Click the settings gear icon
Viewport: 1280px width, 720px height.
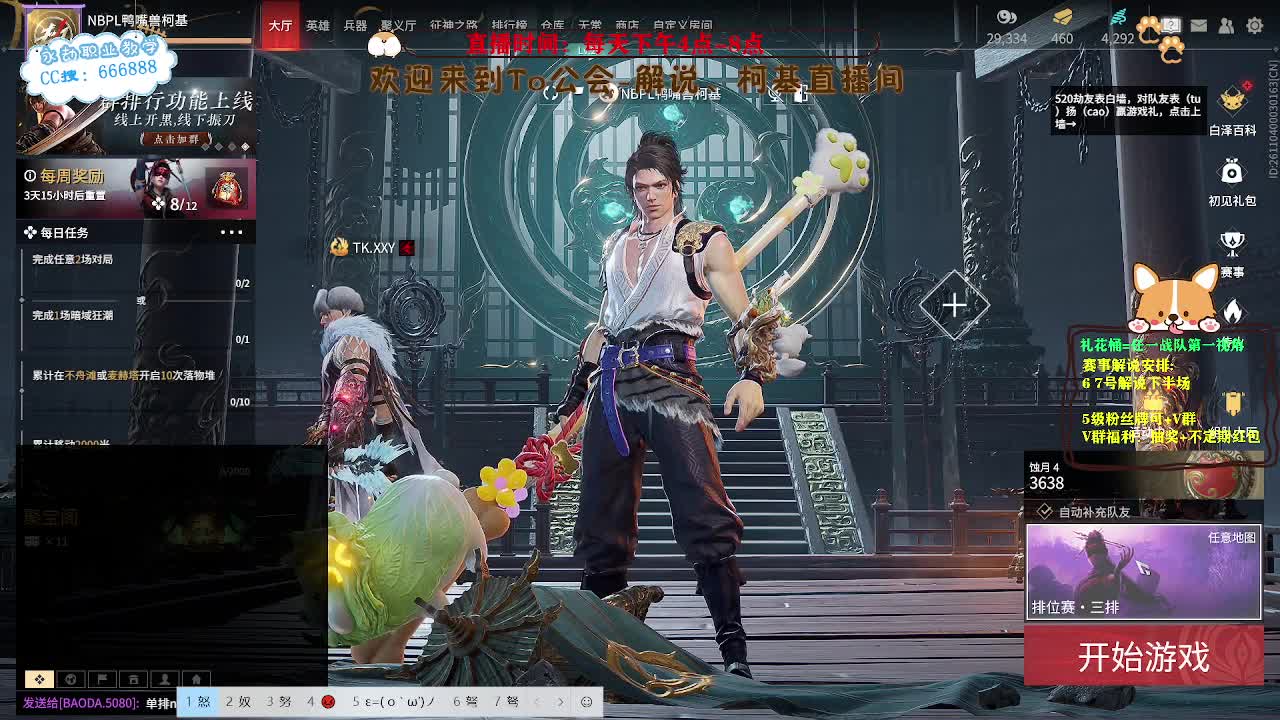(x=1254, y=25)
